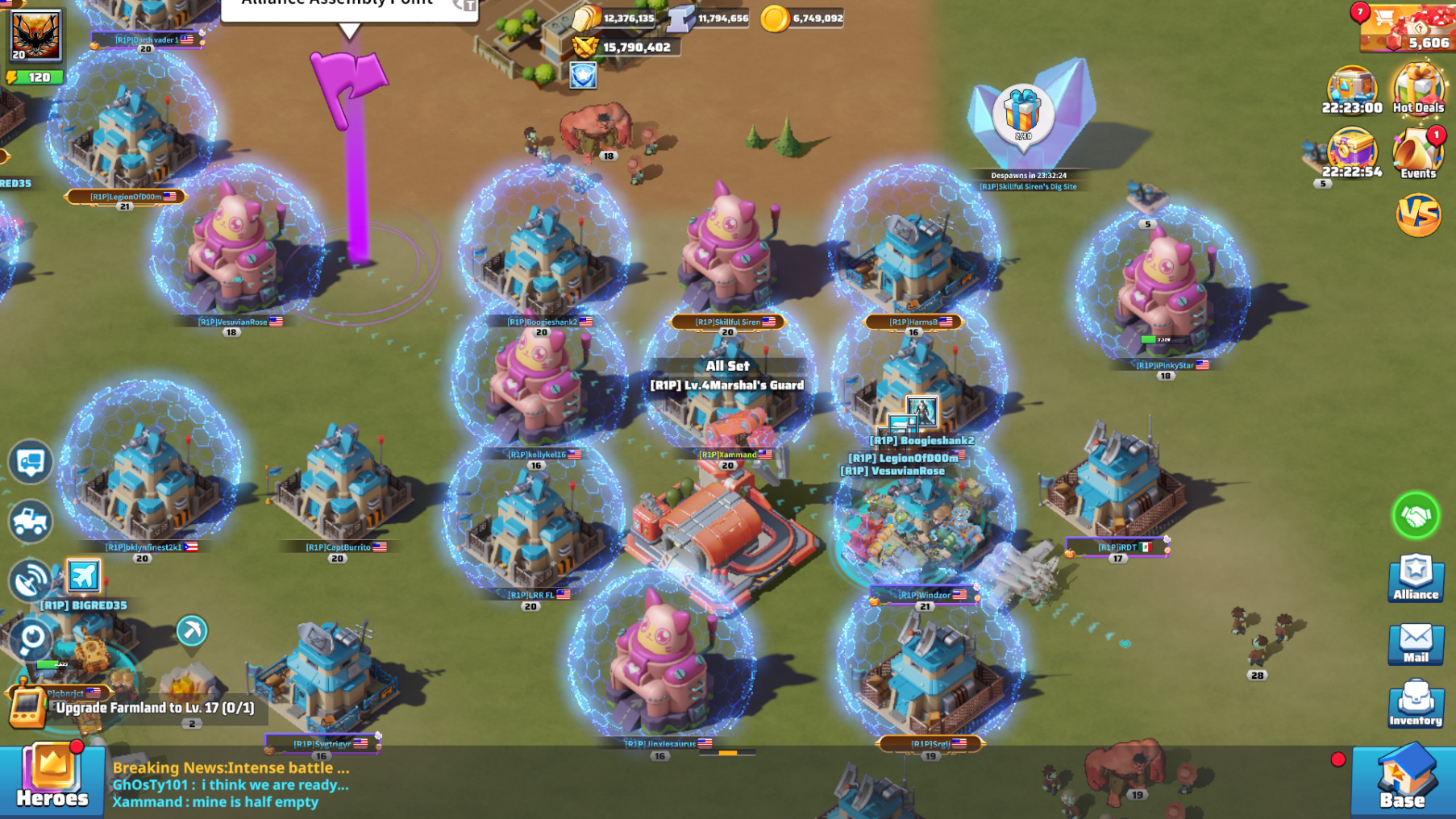
Task: Open the satellite dish radar
Action: pos(31,580)
